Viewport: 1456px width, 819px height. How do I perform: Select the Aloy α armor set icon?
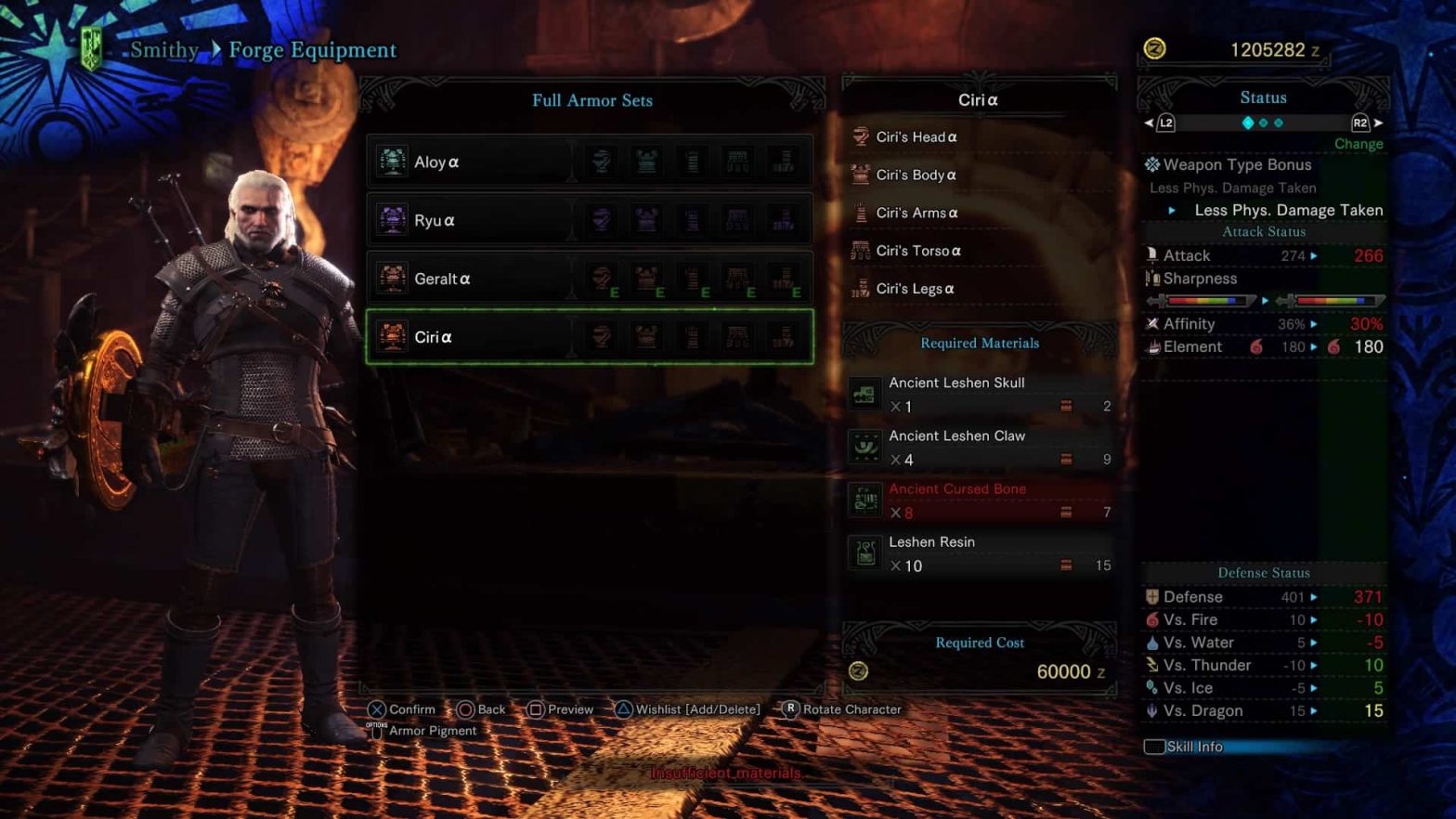(391, 161)
